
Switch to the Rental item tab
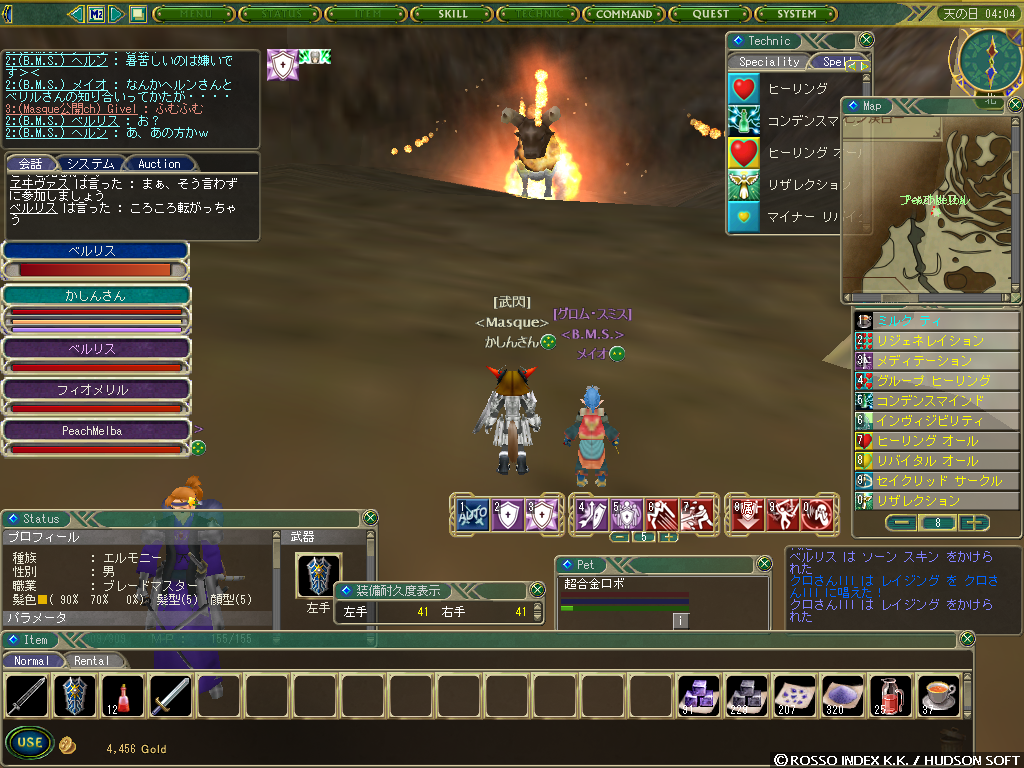point(92,661)
